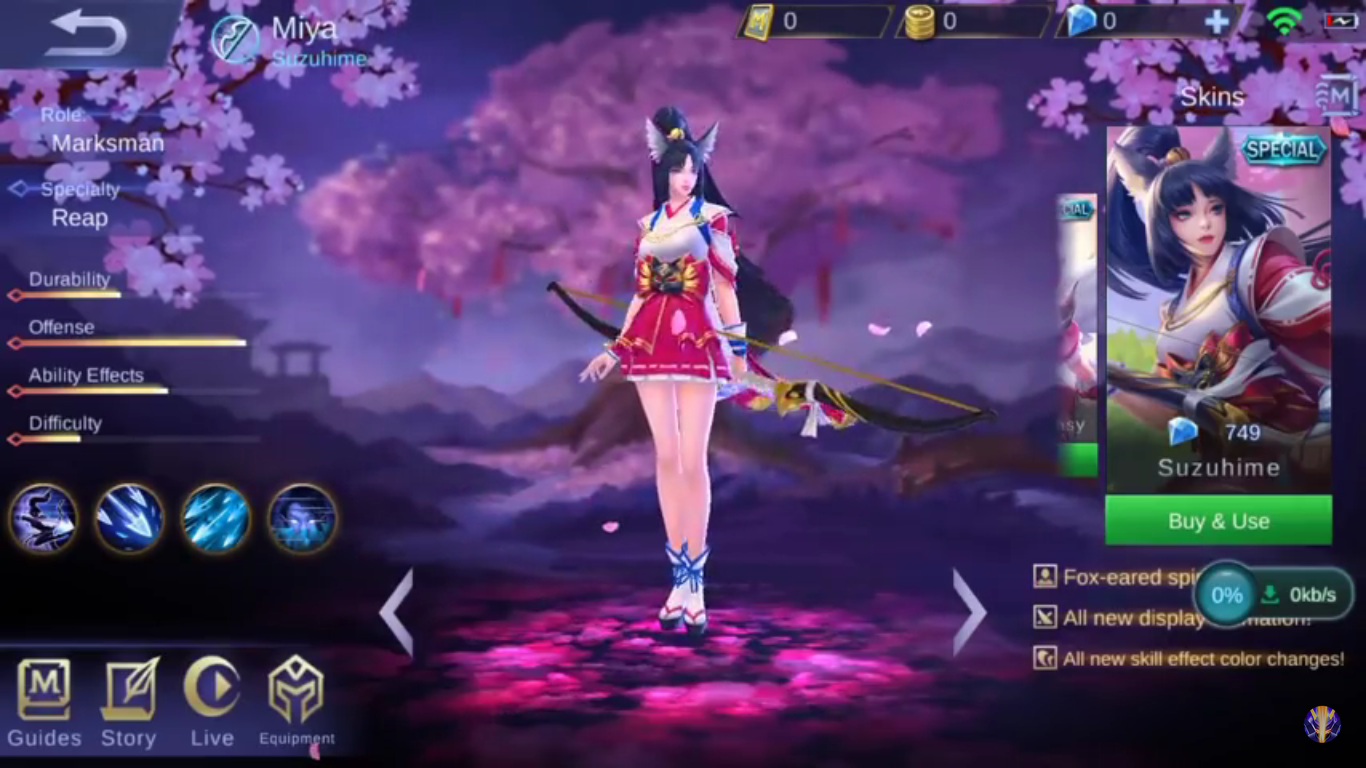1366x768 pixels.
Task: Open the Story section
Action: pos(127,700)
